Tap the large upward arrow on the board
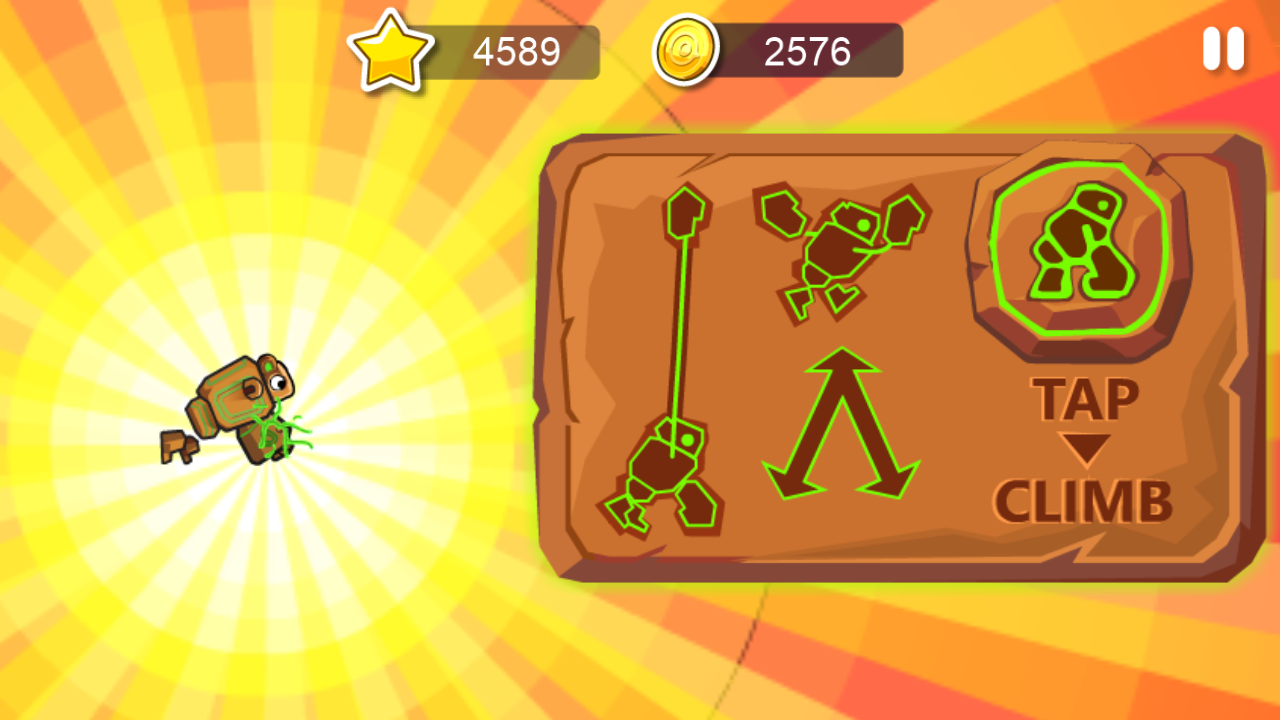Image resolution: width=1280 pixels, height=720 pixels. [x=840, y=430]
